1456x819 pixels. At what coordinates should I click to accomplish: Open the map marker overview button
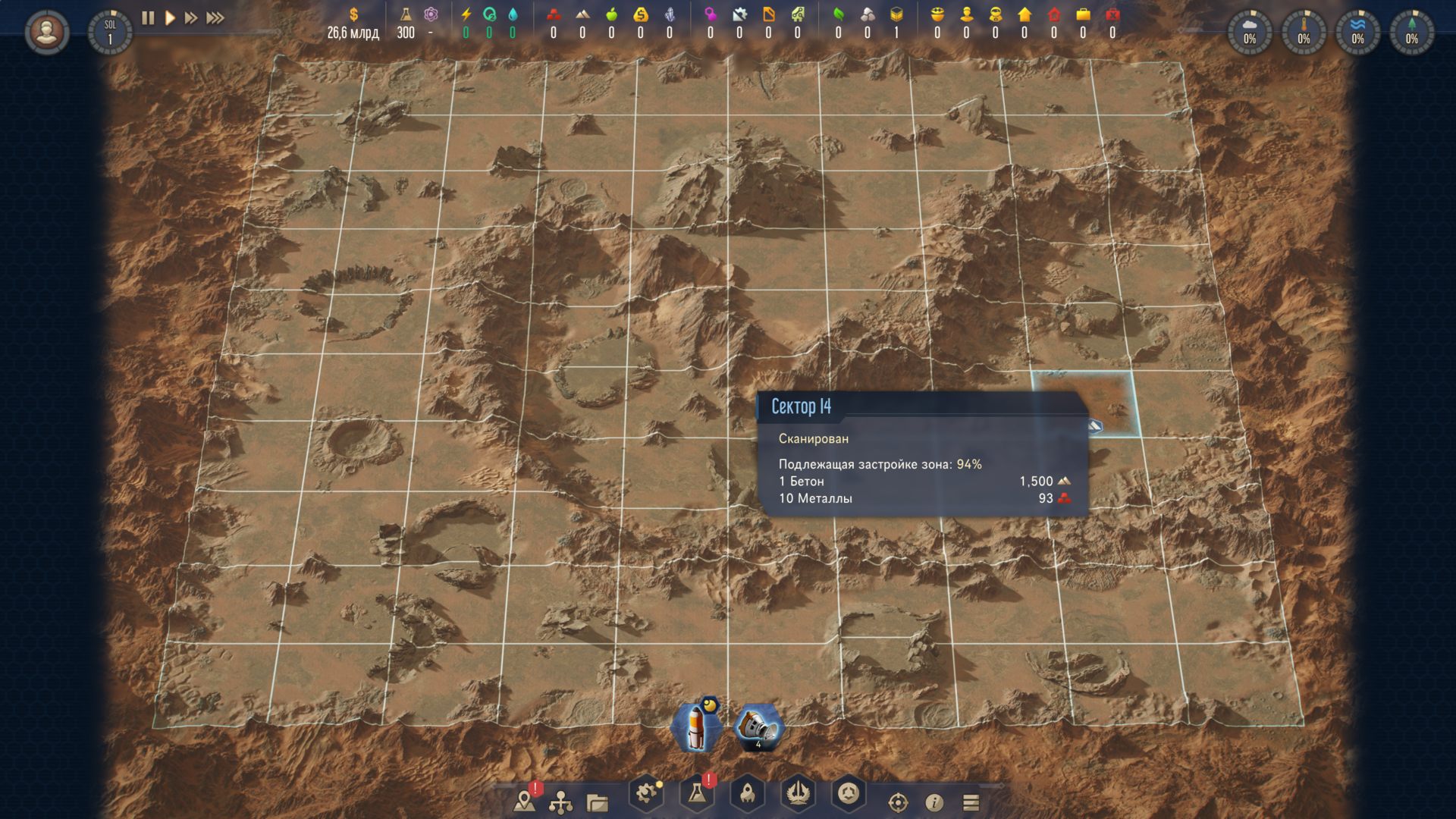coord(524,801)
